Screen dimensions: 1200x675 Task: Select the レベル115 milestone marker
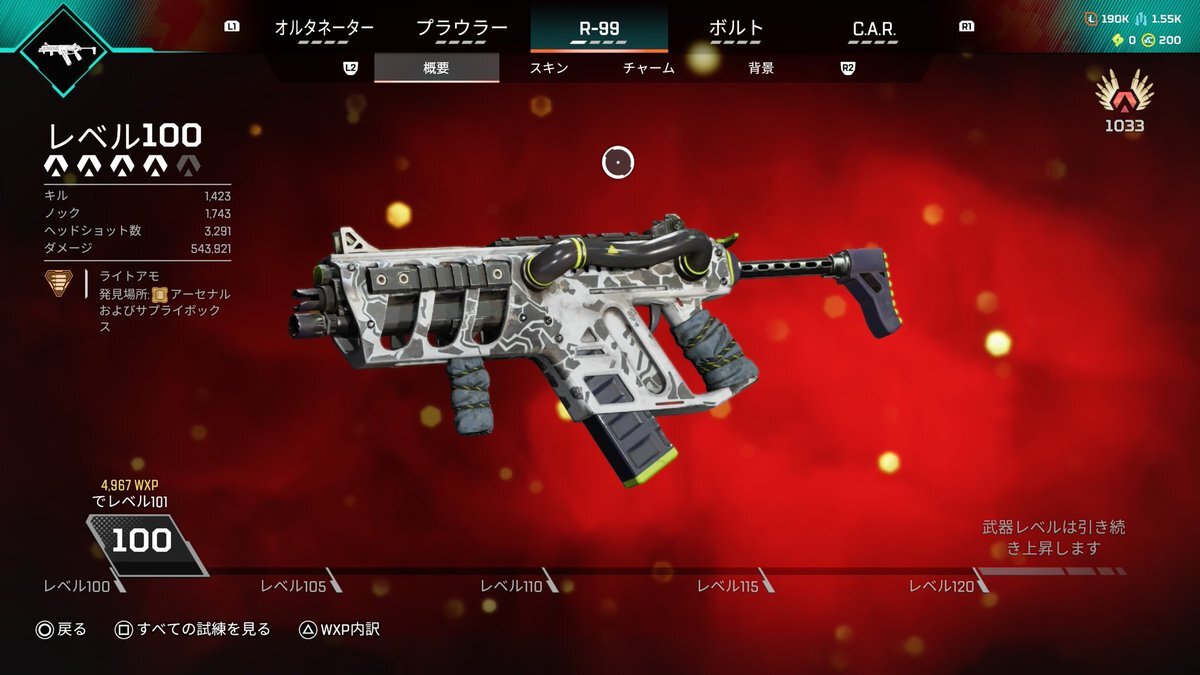point(729,586)
